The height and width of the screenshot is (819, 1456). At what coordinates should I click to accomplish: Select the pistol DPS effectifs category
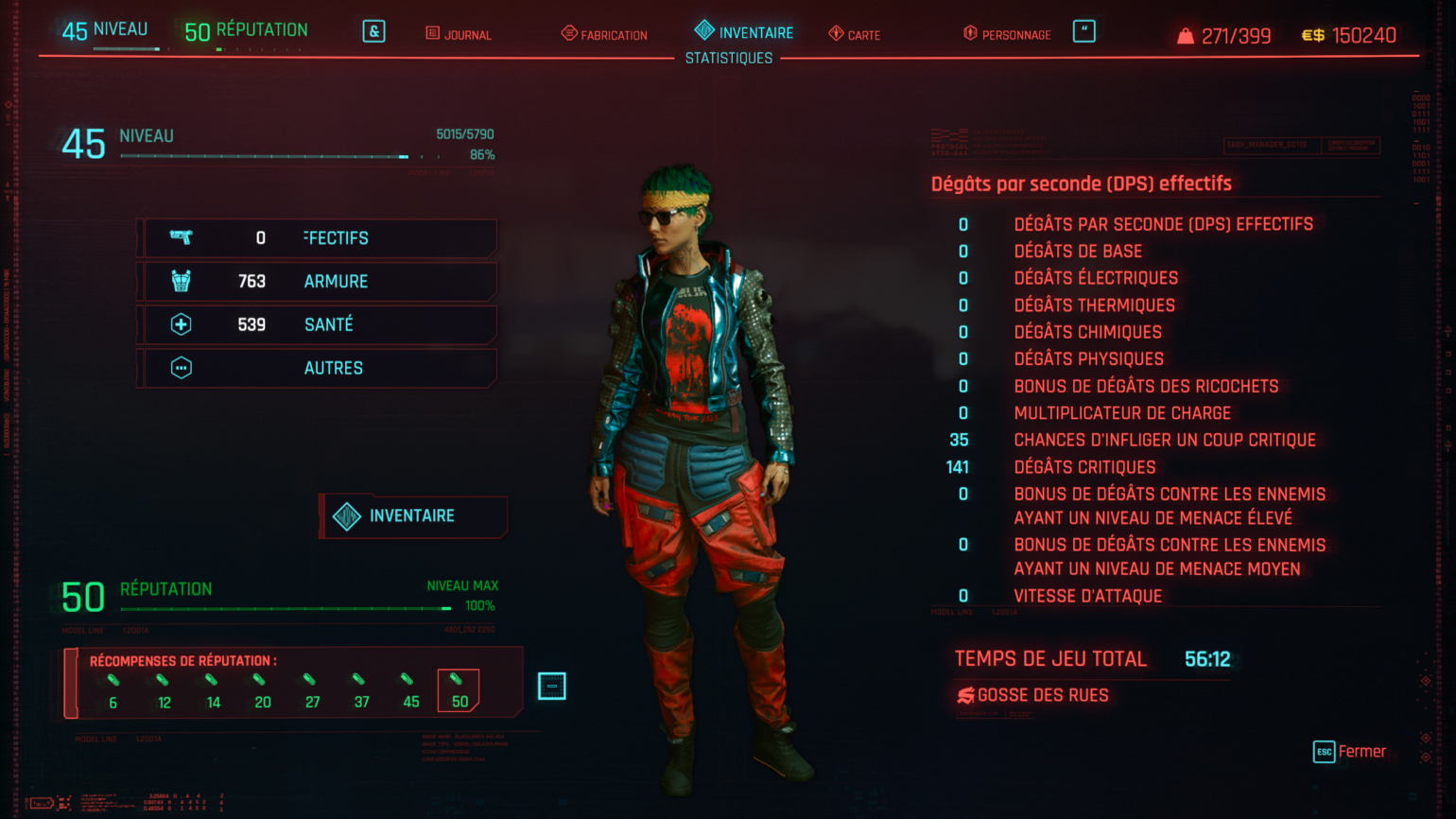(x=318, y=238)
